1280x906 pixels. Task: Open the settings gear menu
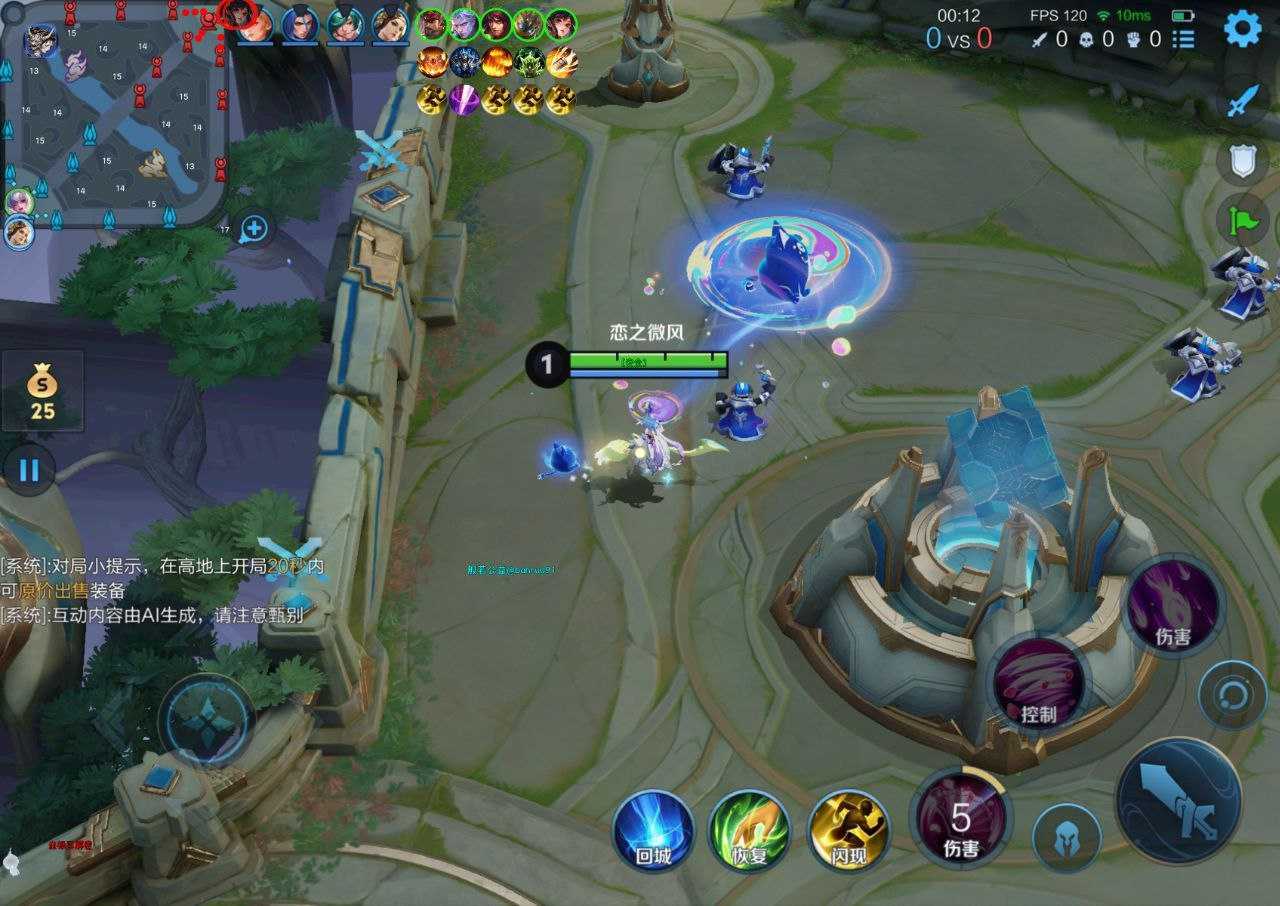[x=1242, y=29]
